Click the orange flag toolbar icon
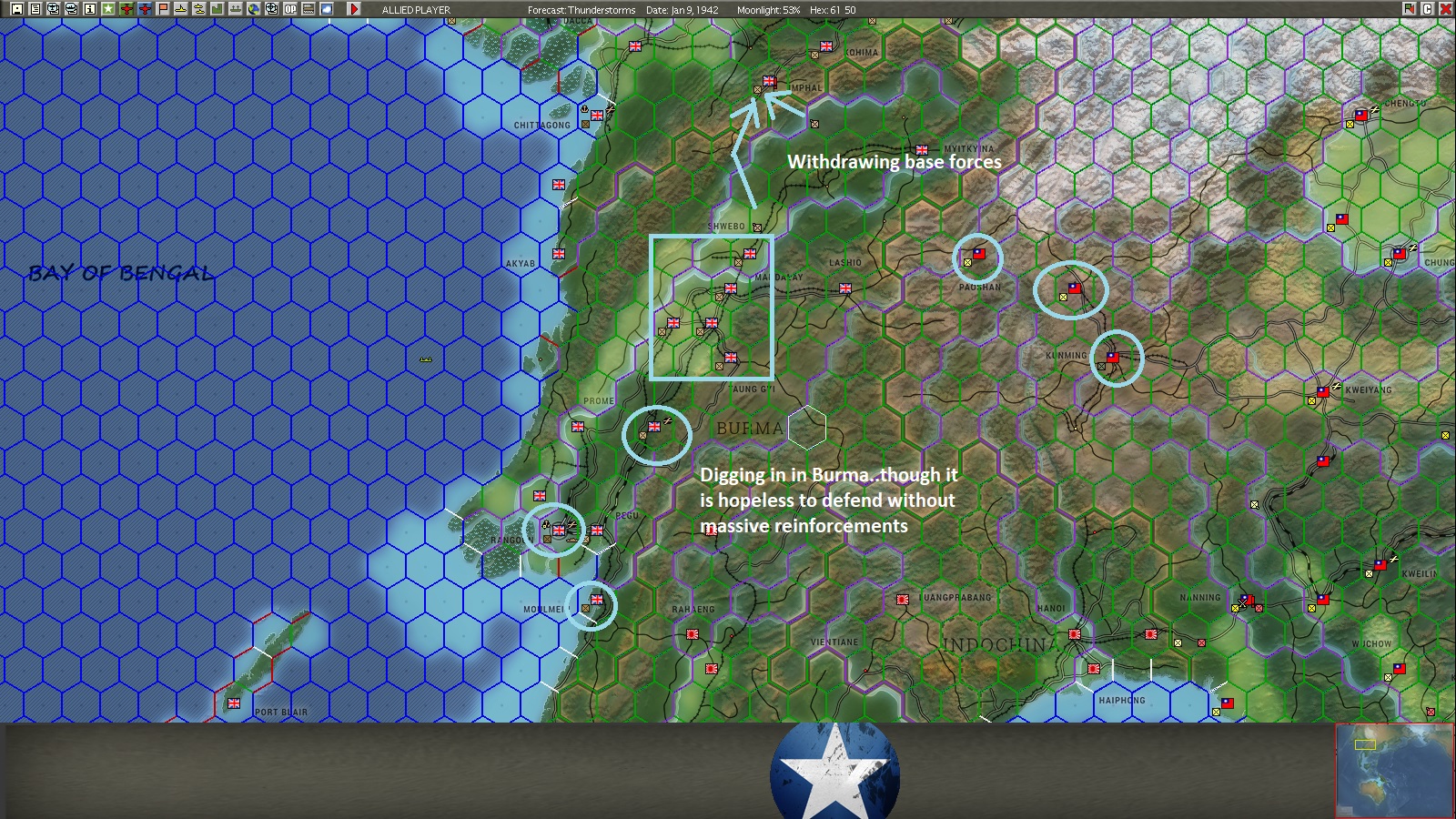 pos(164,9)
